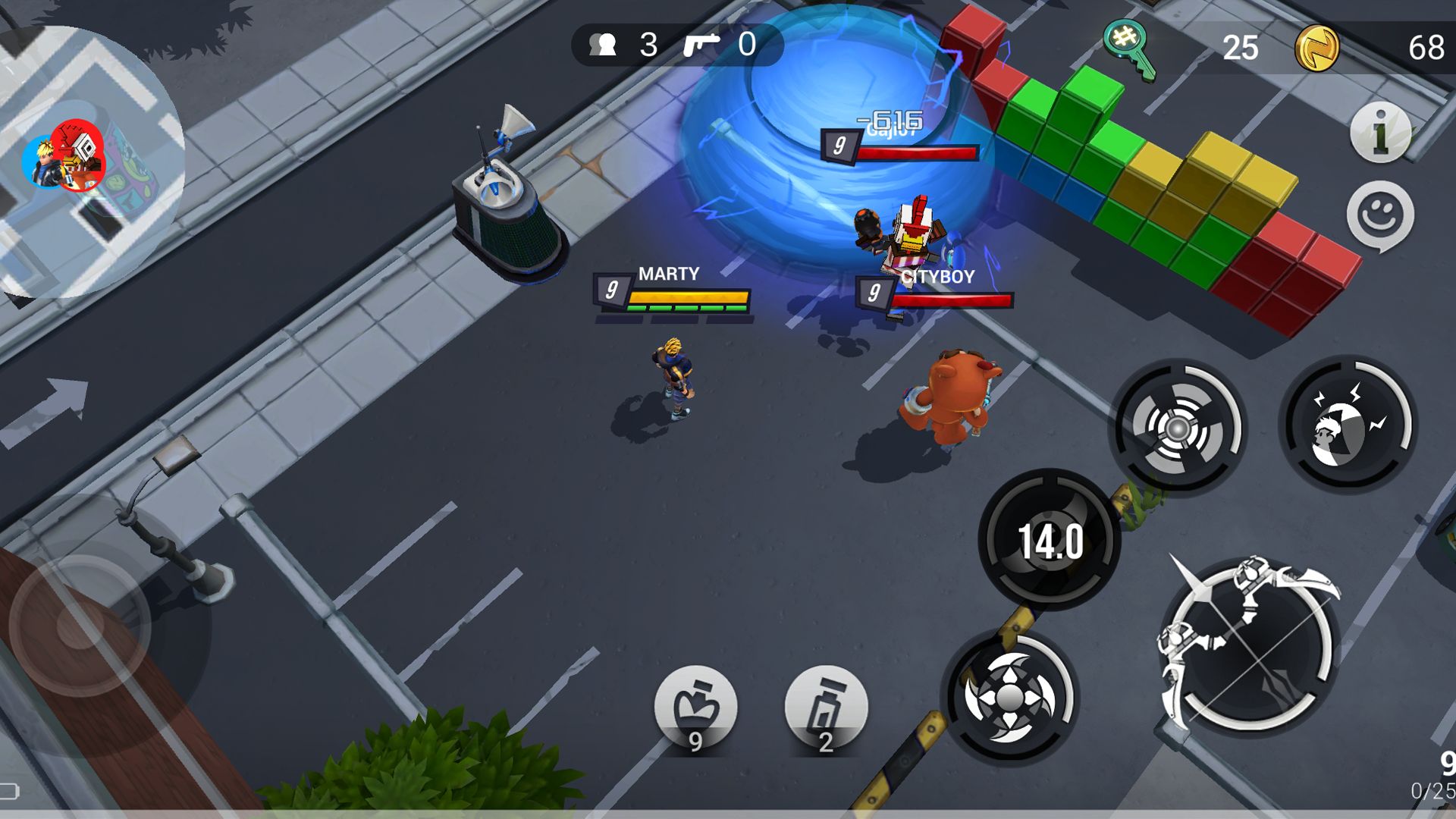Viewport: 1456px width, 819px height.
Task: Open the smiley emote menu
Action: 1380,216
